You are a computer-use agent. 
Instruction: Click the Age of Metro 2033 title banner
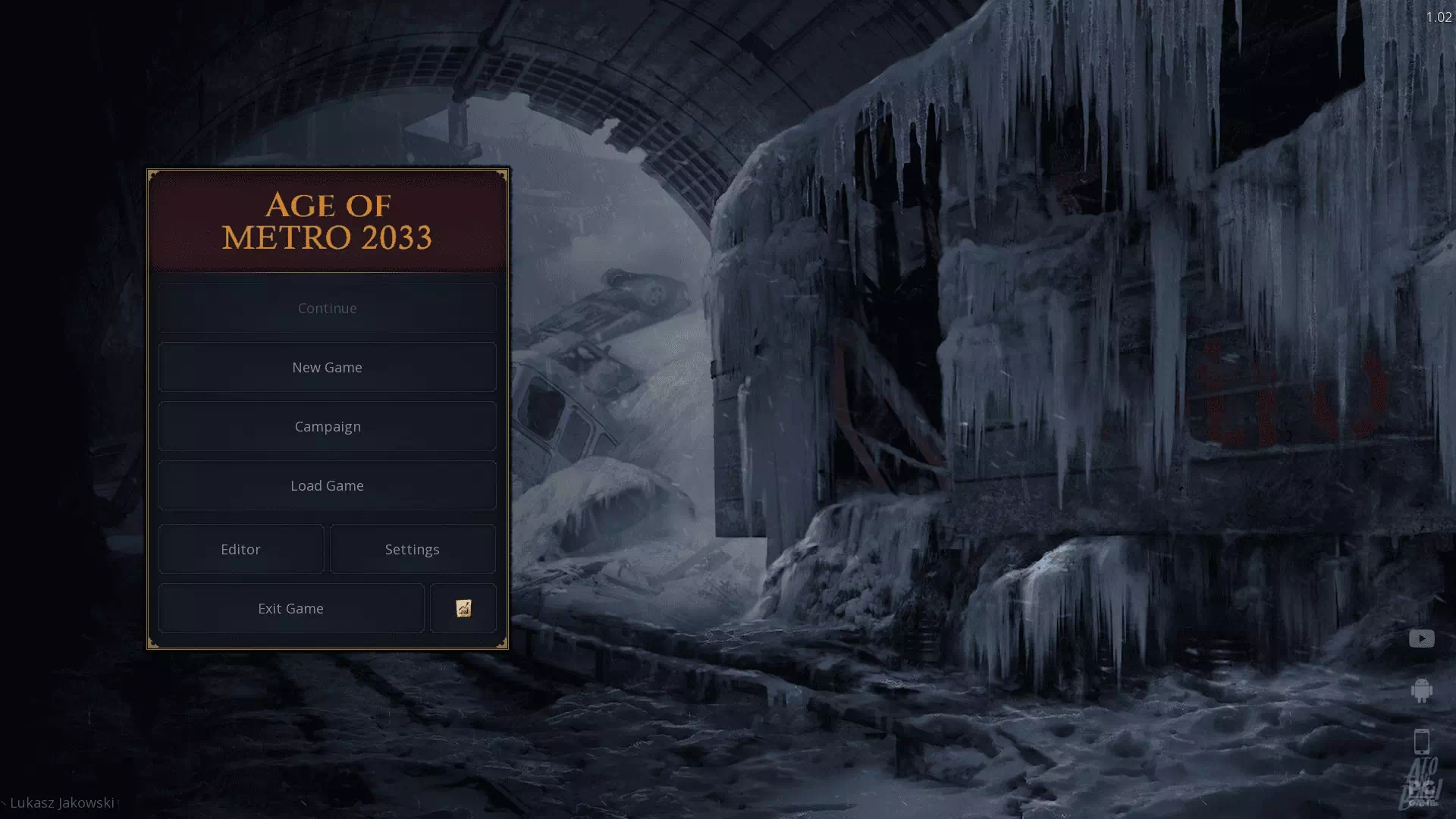pos(327,221)
